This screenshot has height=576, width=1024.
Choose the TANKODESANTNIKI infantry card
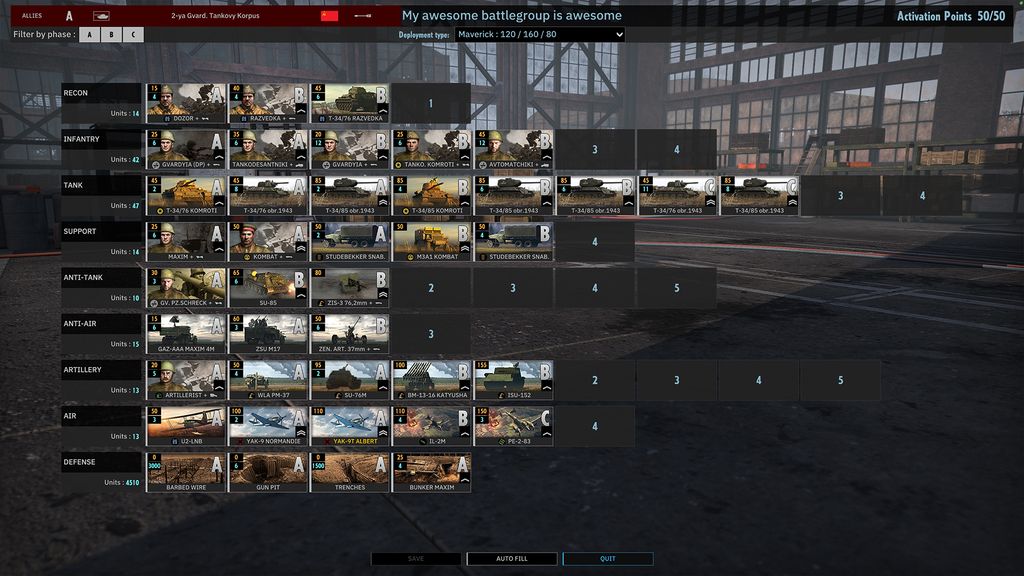click(268, 149)
